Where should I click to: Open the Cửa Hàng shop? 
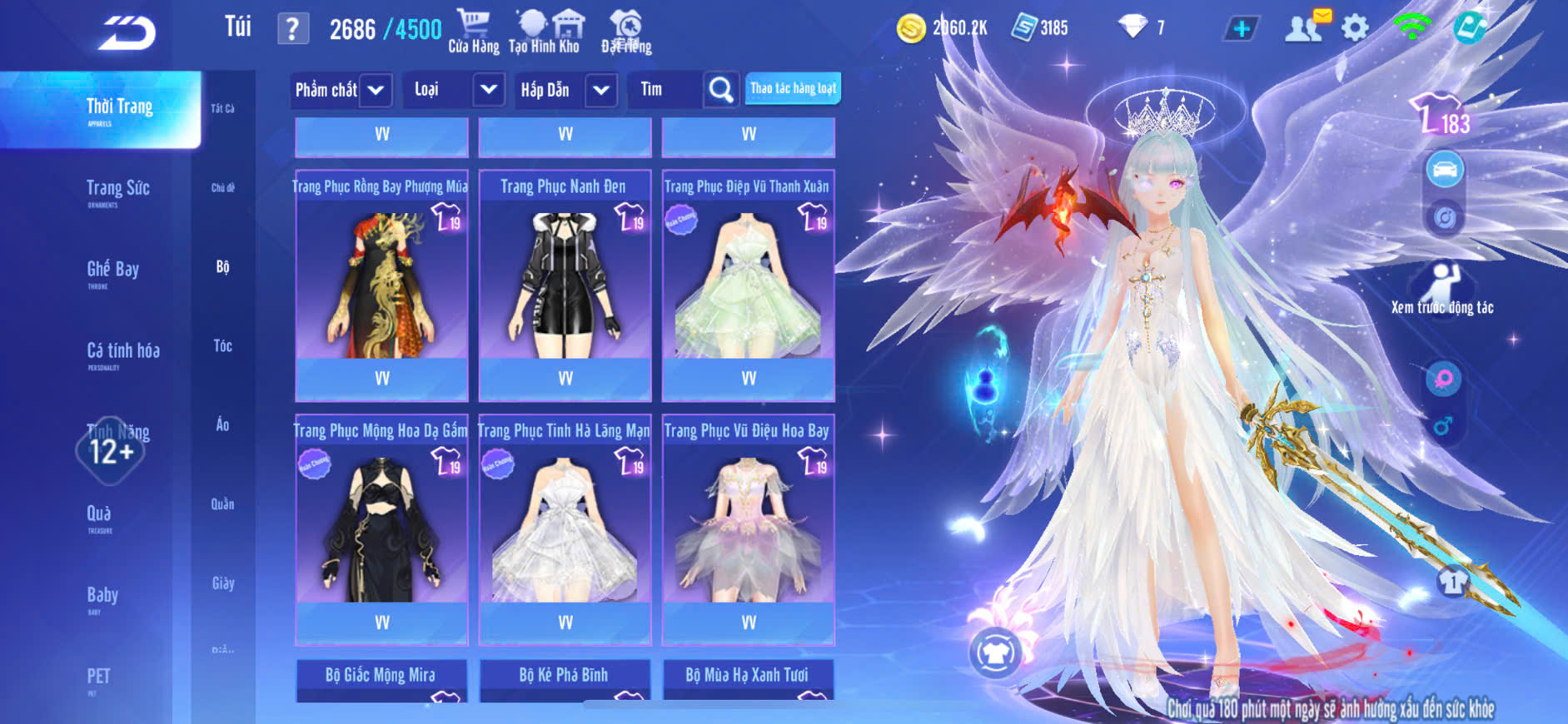(473, 32)
